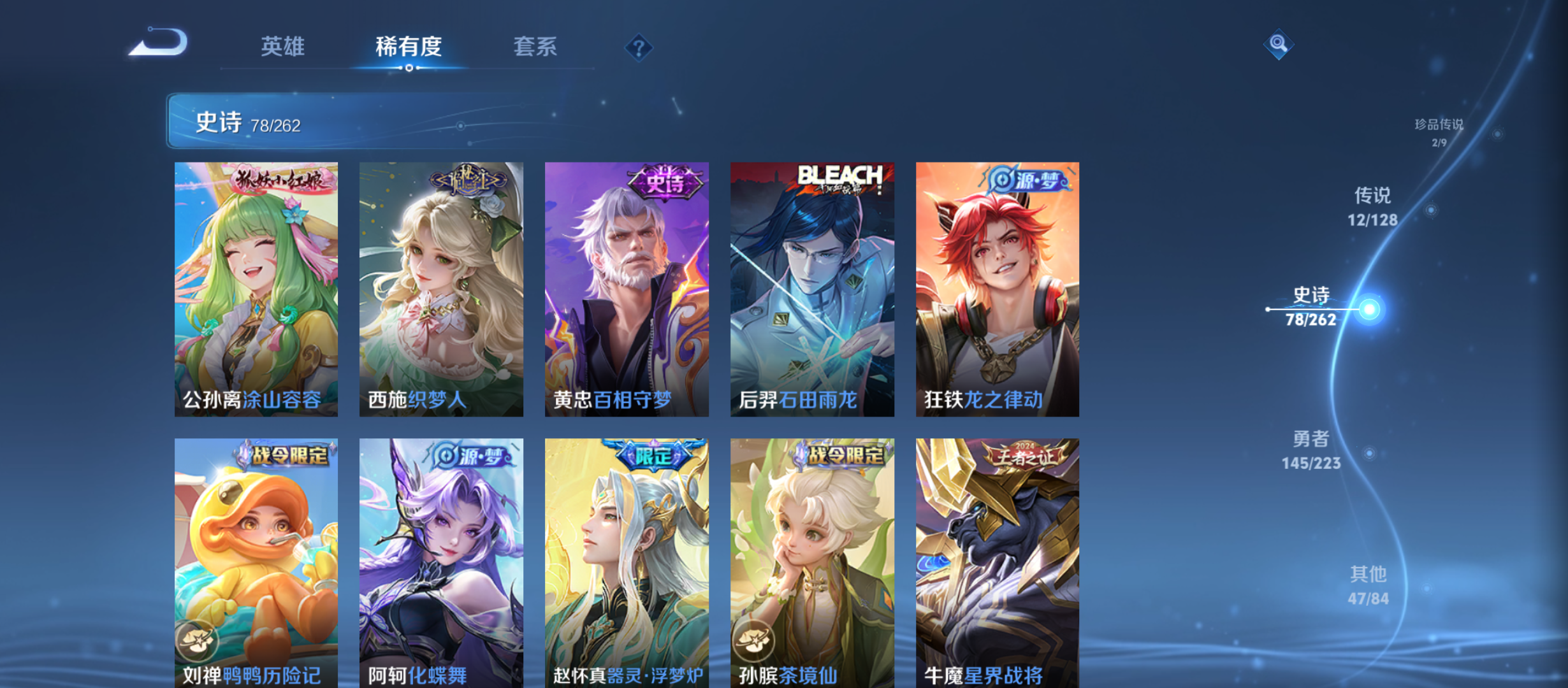This screenshot has width=1568, height=688.
Task: Open the search magnifier icon
Action: (x=1278, y=45)
